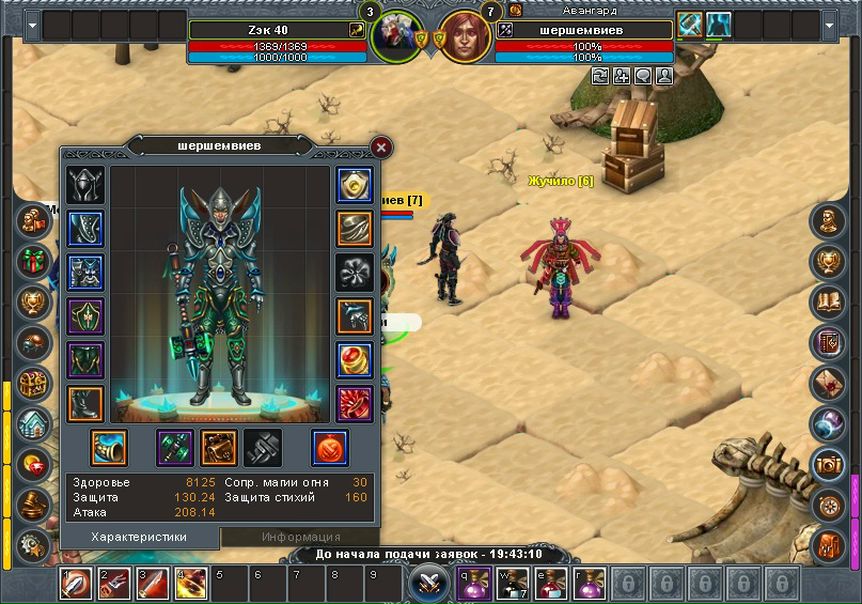Close the шершемвиев character window
Image resolution: width=862 pixels, height=604 pixels.
(381, 147)
